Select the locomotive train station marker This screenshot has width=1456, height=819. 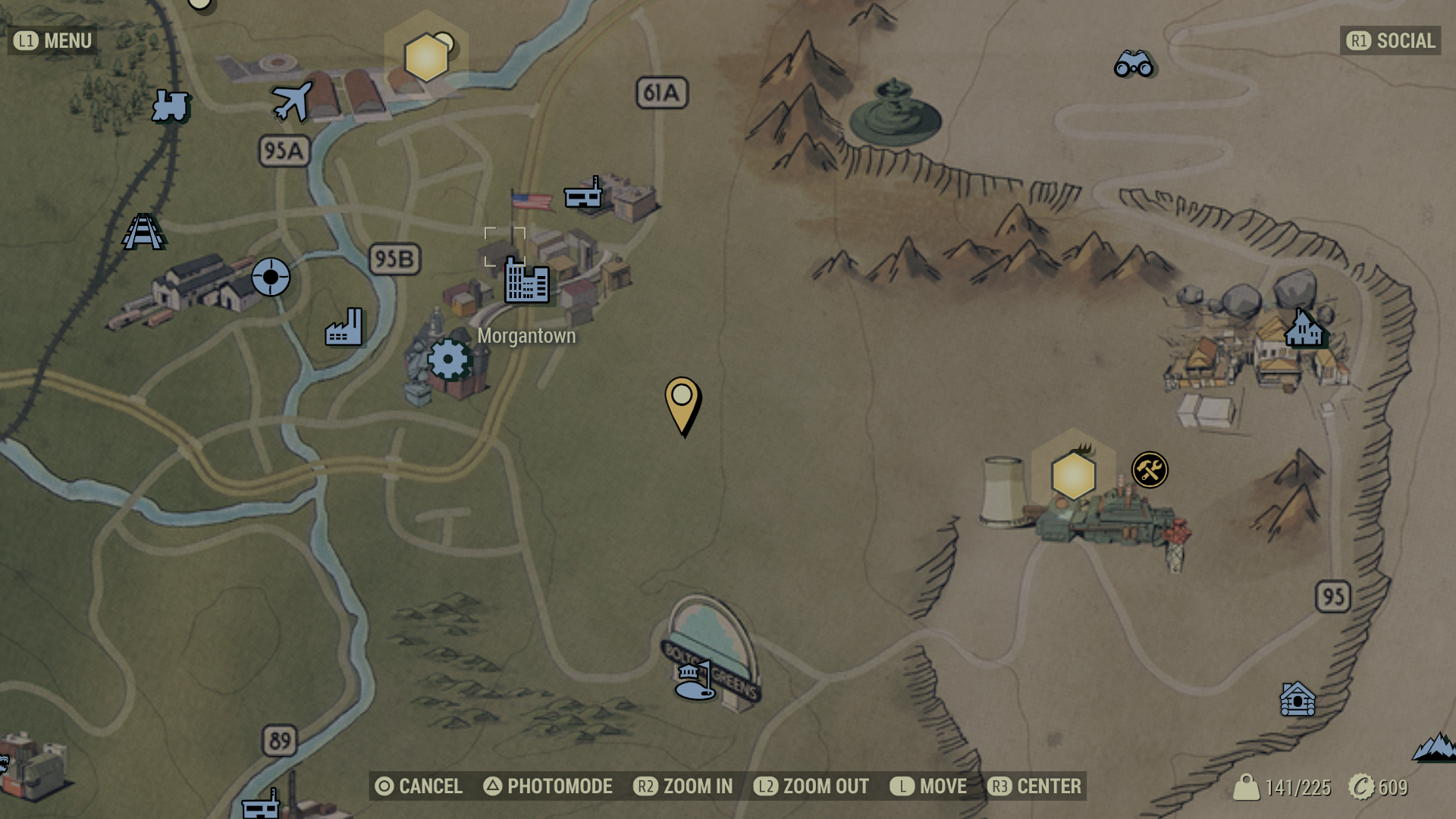pyautogui.click(x=170, y=105)
